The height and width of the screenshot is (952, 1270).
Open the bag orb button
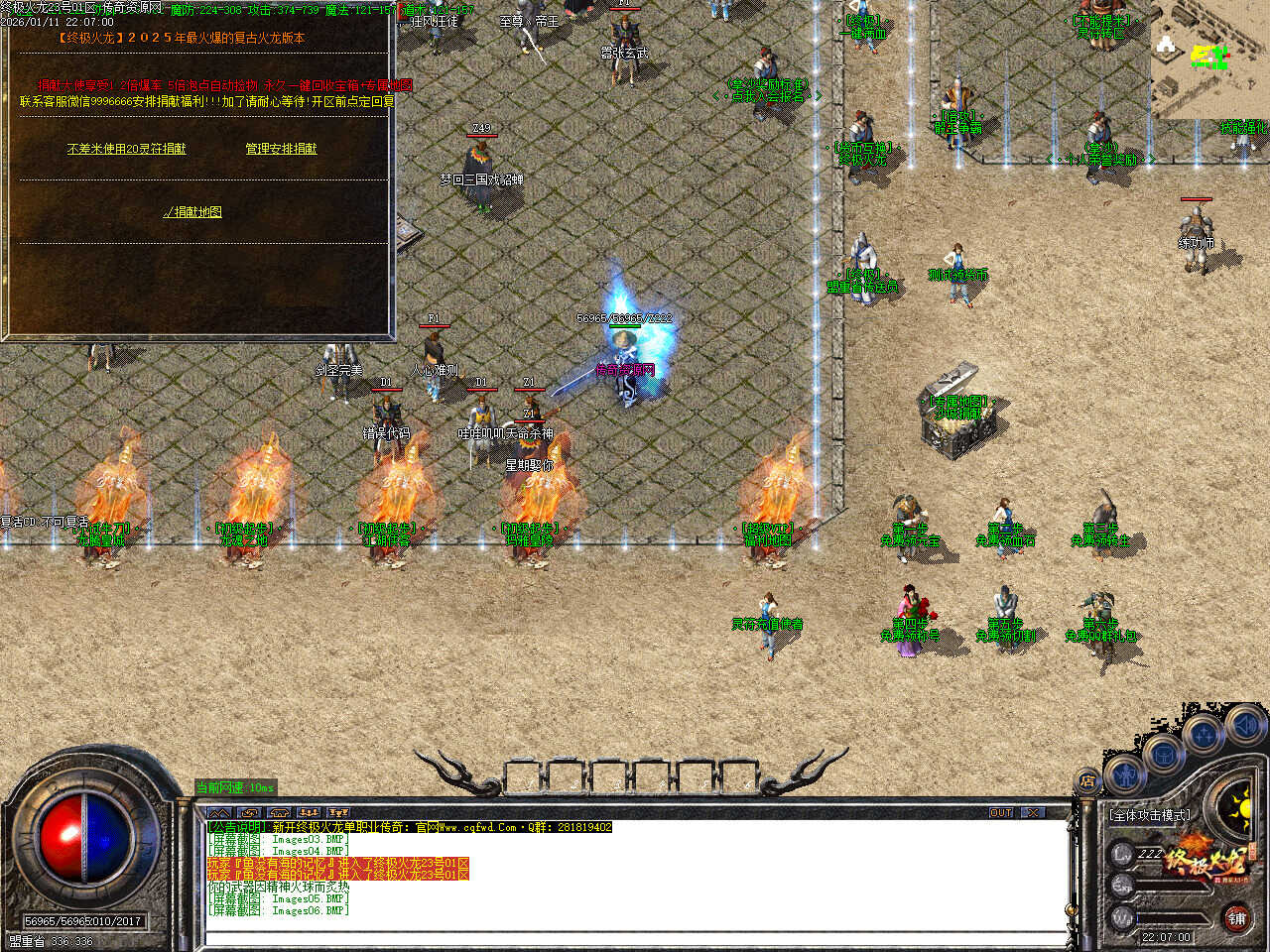tap(1163, 753)
